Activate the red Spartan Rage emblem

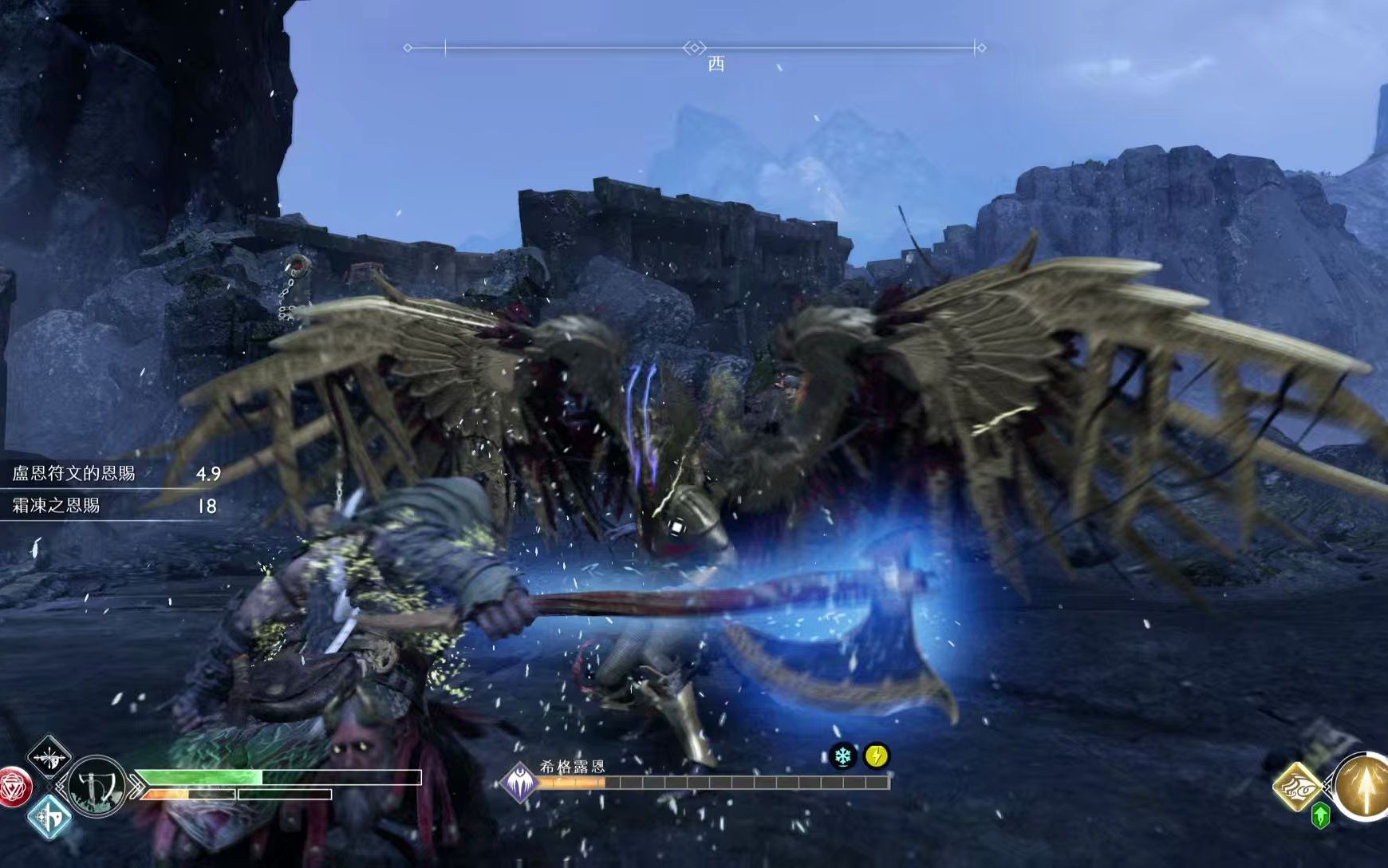(12, 787)
